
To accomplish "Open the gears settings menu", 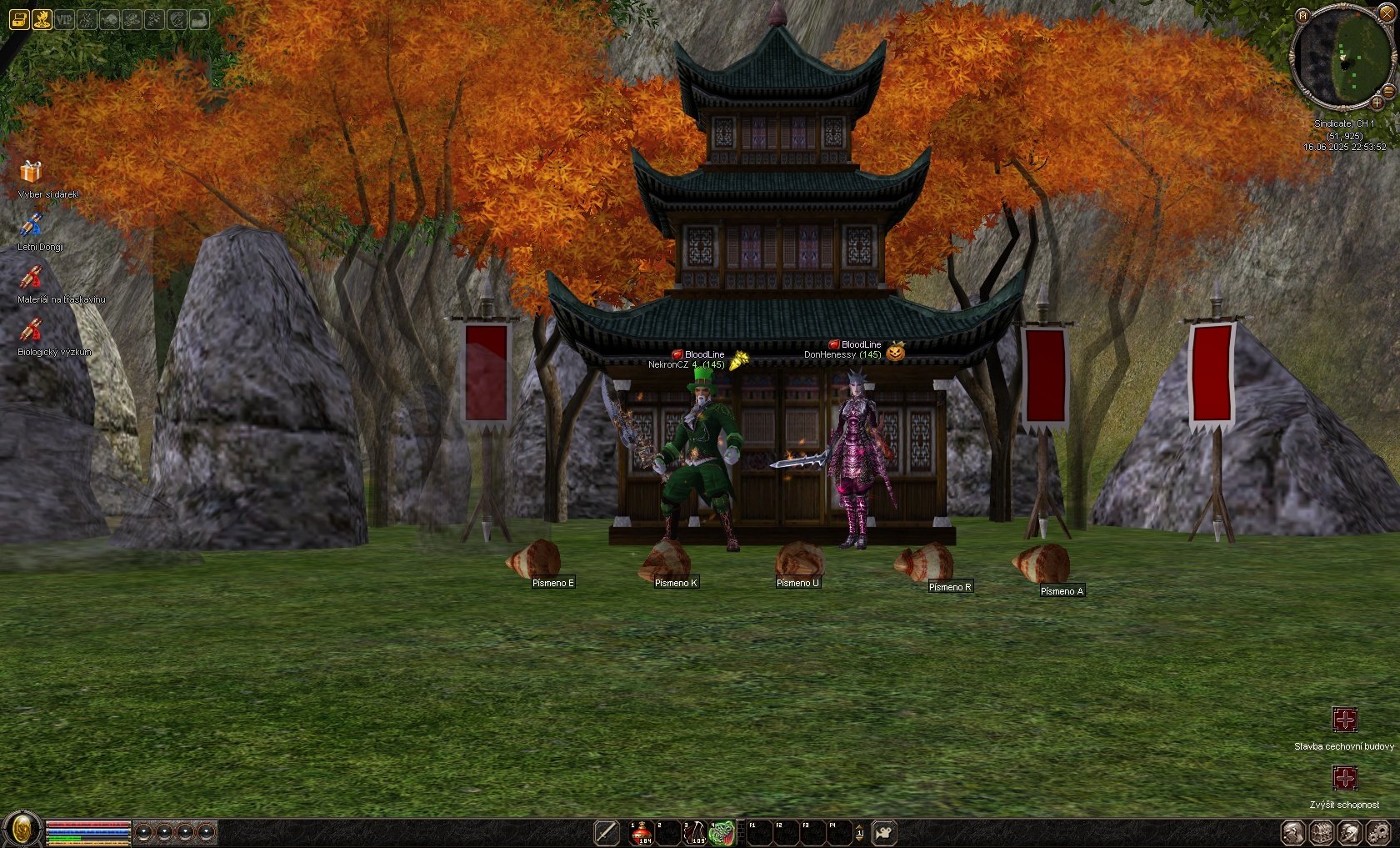I will coord(1378,832).
